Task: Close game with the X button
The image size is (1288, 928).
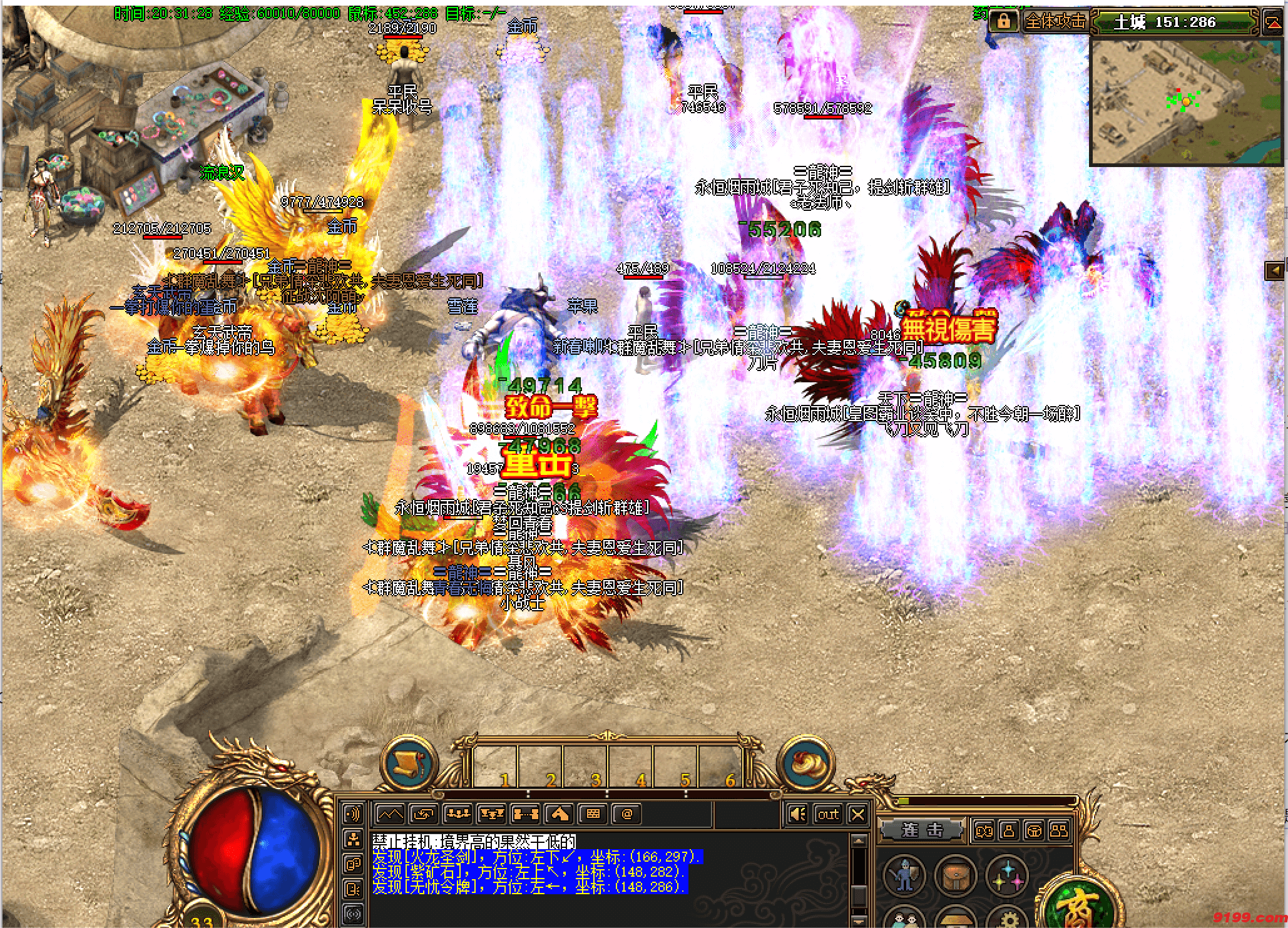Action: tap(858, 814)
